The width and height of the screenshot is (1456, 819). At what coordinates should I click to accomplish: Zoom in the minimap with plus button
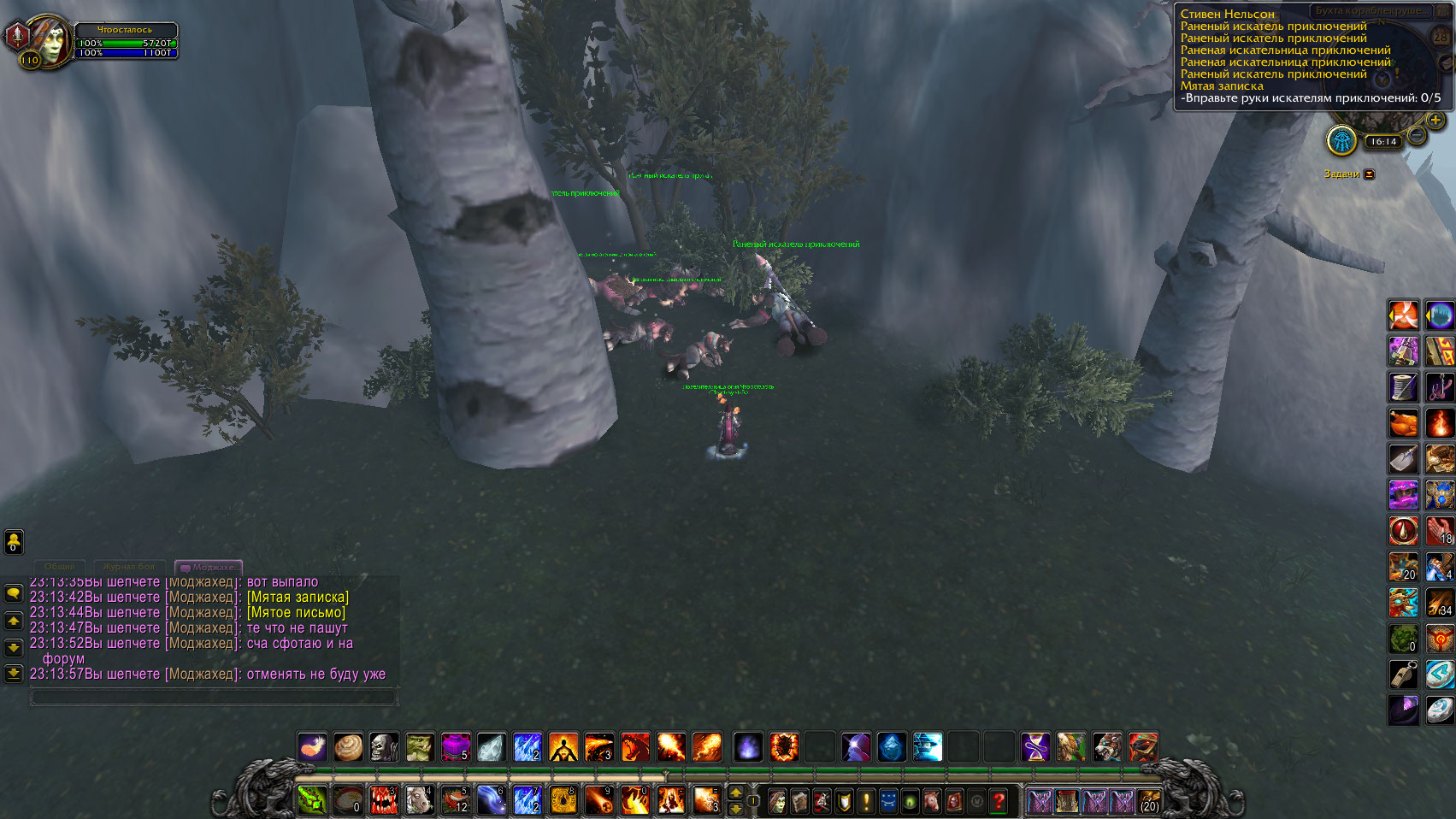pos(1435,121)
